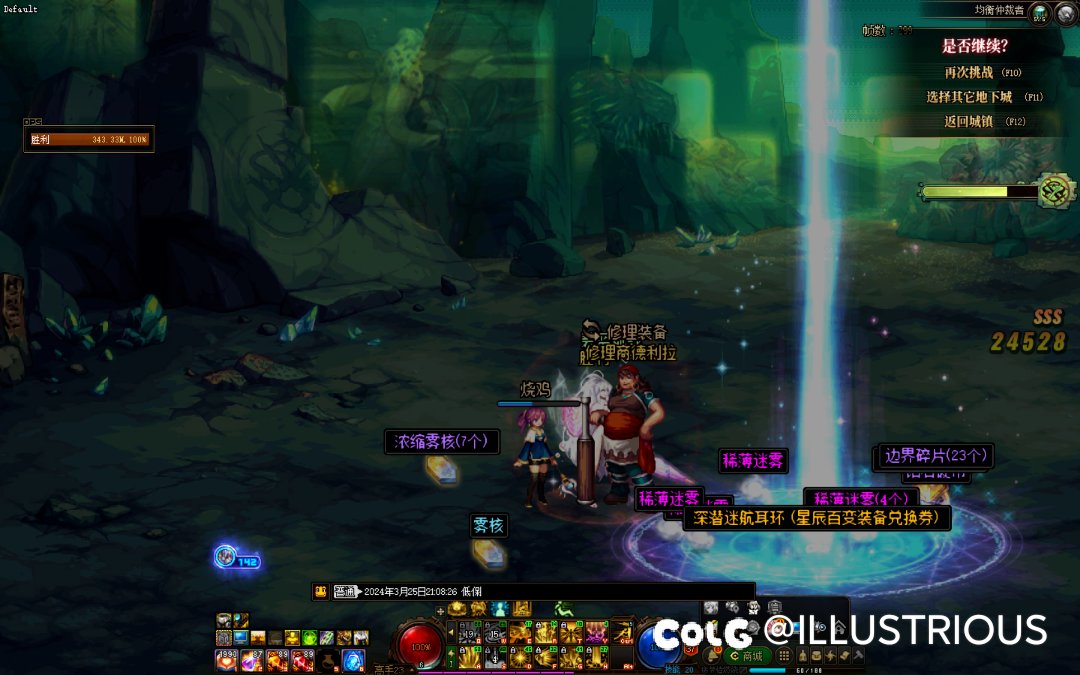The height and width of the screenshot is (675, 1080).
Task: Select 选择其它地下城 option
Action: point(969,97)
